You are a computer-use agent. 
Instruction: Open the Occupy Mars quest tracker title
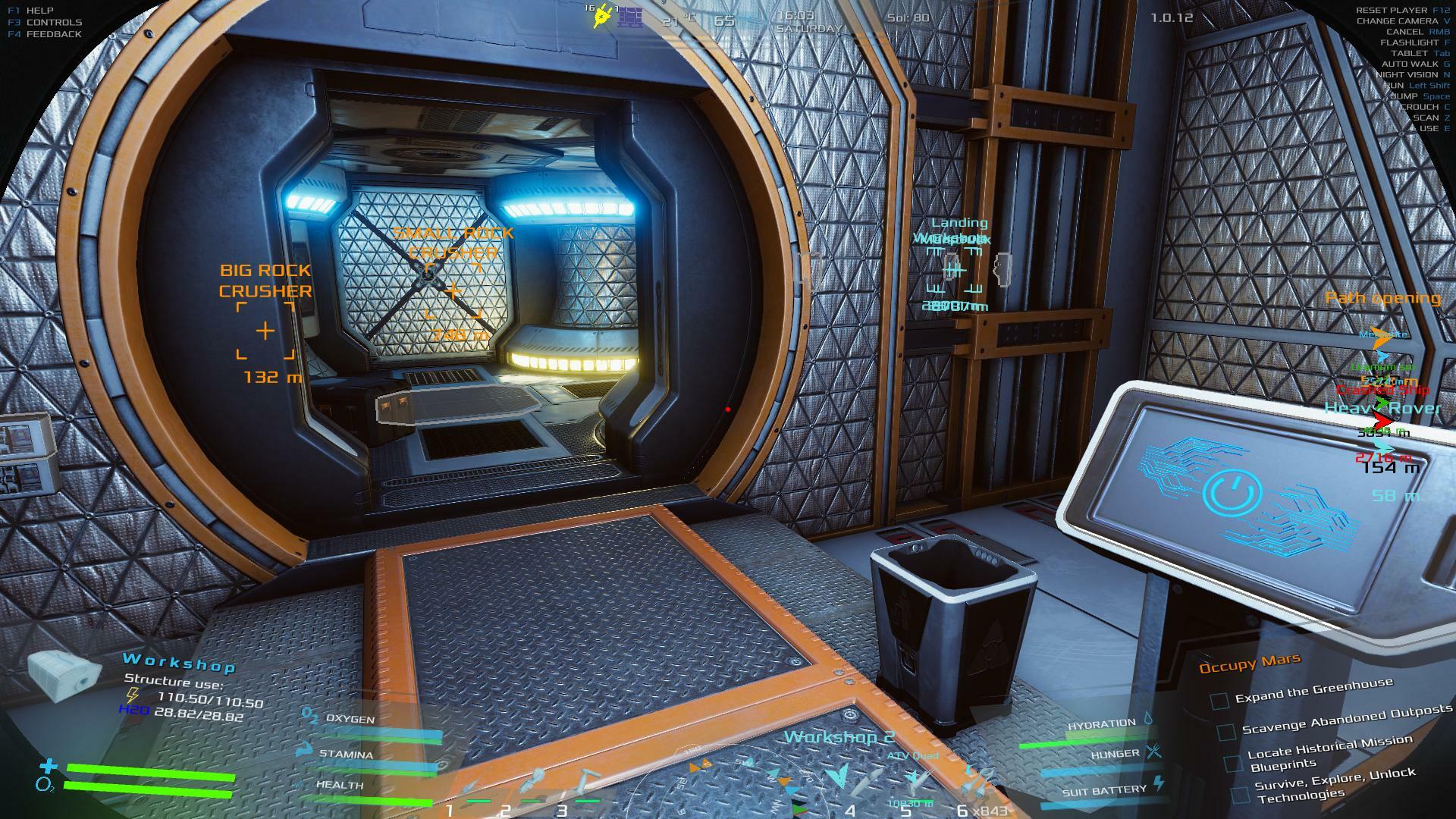click(x=1249, y=664)
